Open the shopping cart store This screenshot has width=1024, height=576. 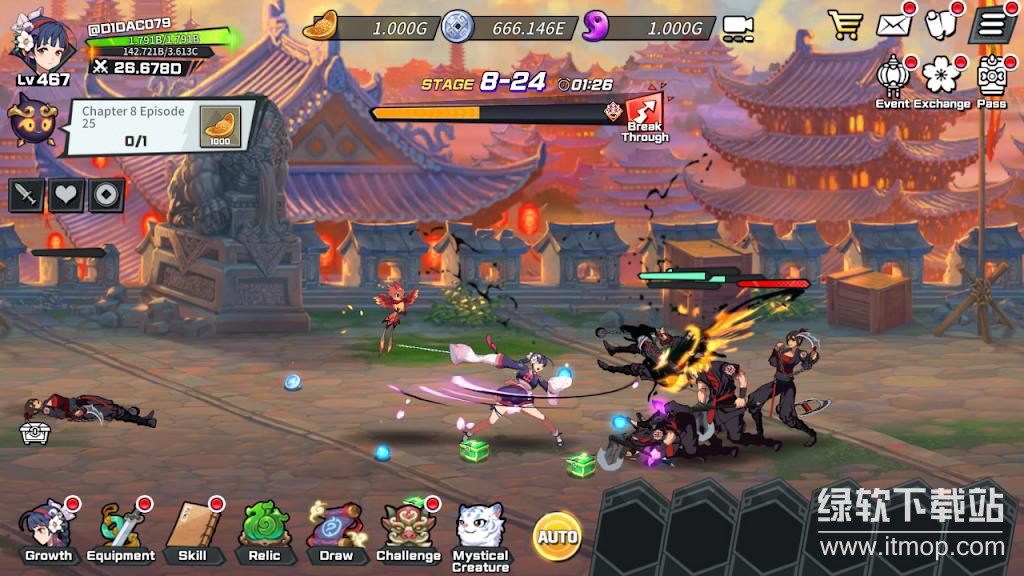846,24
